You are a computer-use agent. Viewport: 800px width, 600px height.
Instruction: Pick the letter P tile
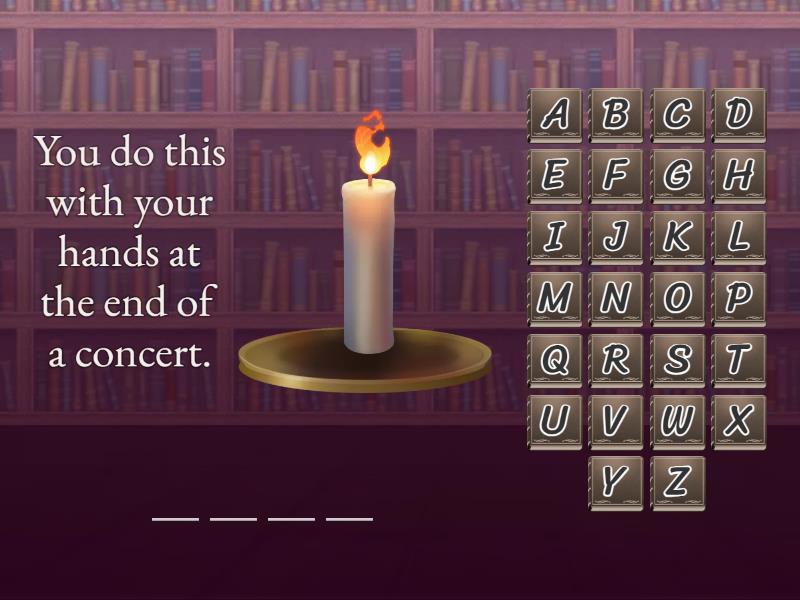point(739,298)
